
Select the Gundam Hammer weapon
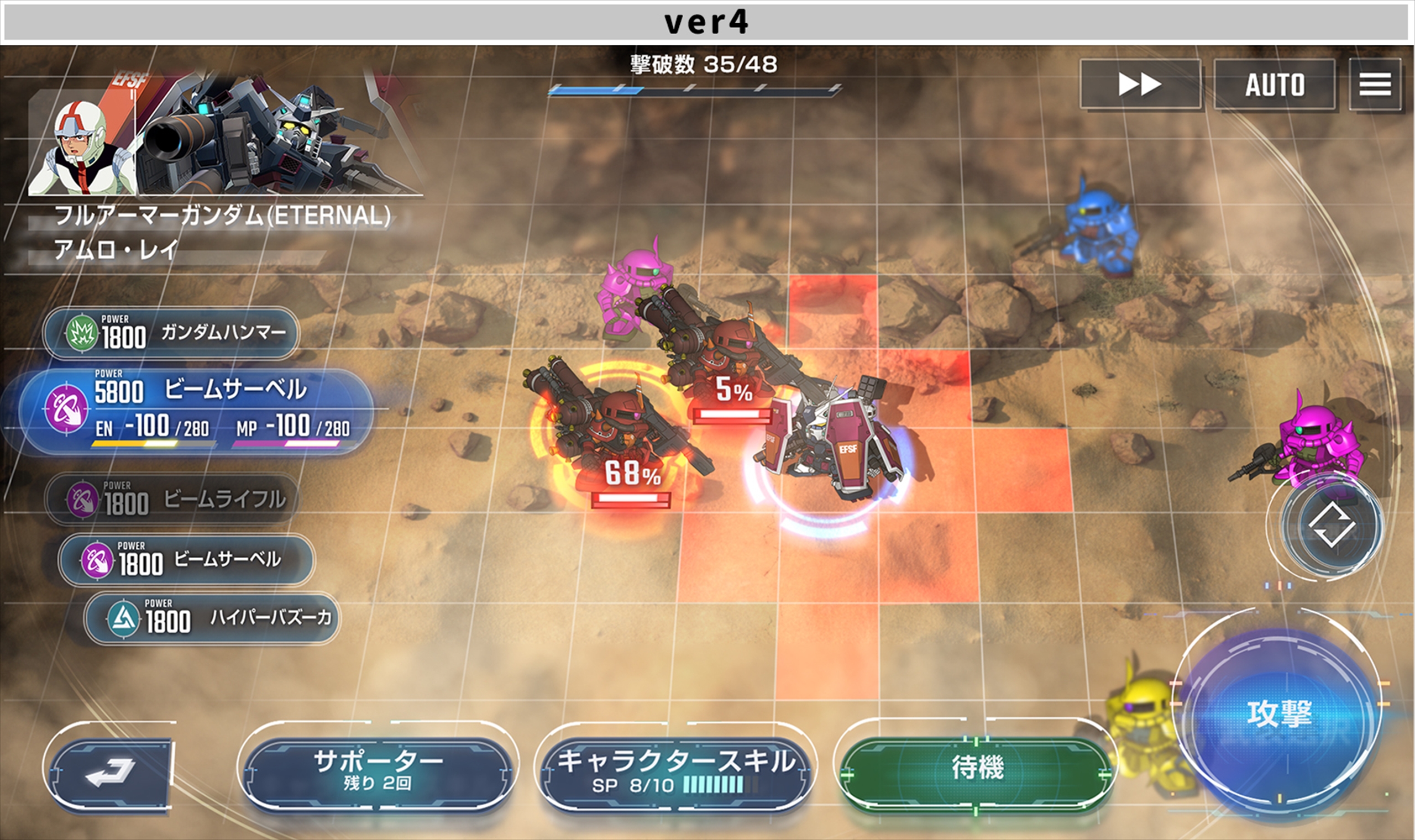click(x=170, y=333)
